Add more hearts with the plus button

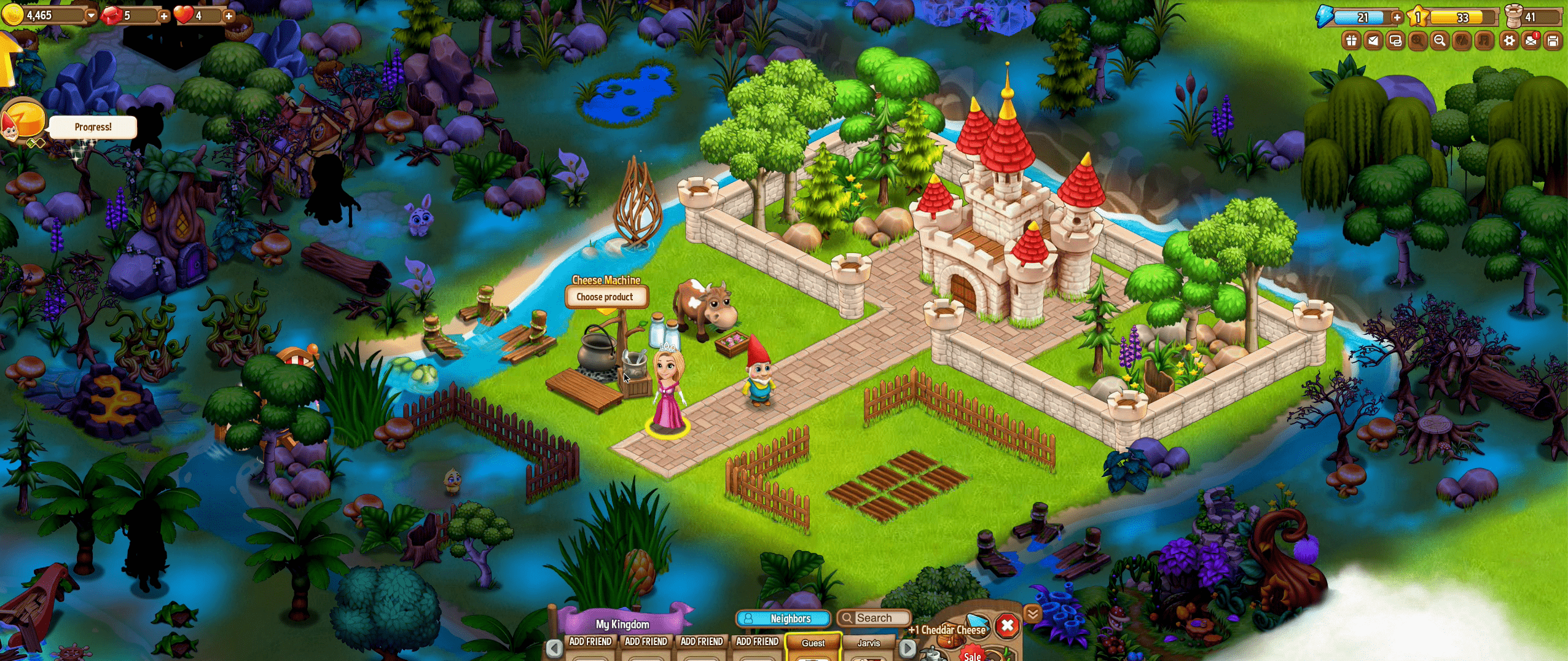tap(229, 16)
